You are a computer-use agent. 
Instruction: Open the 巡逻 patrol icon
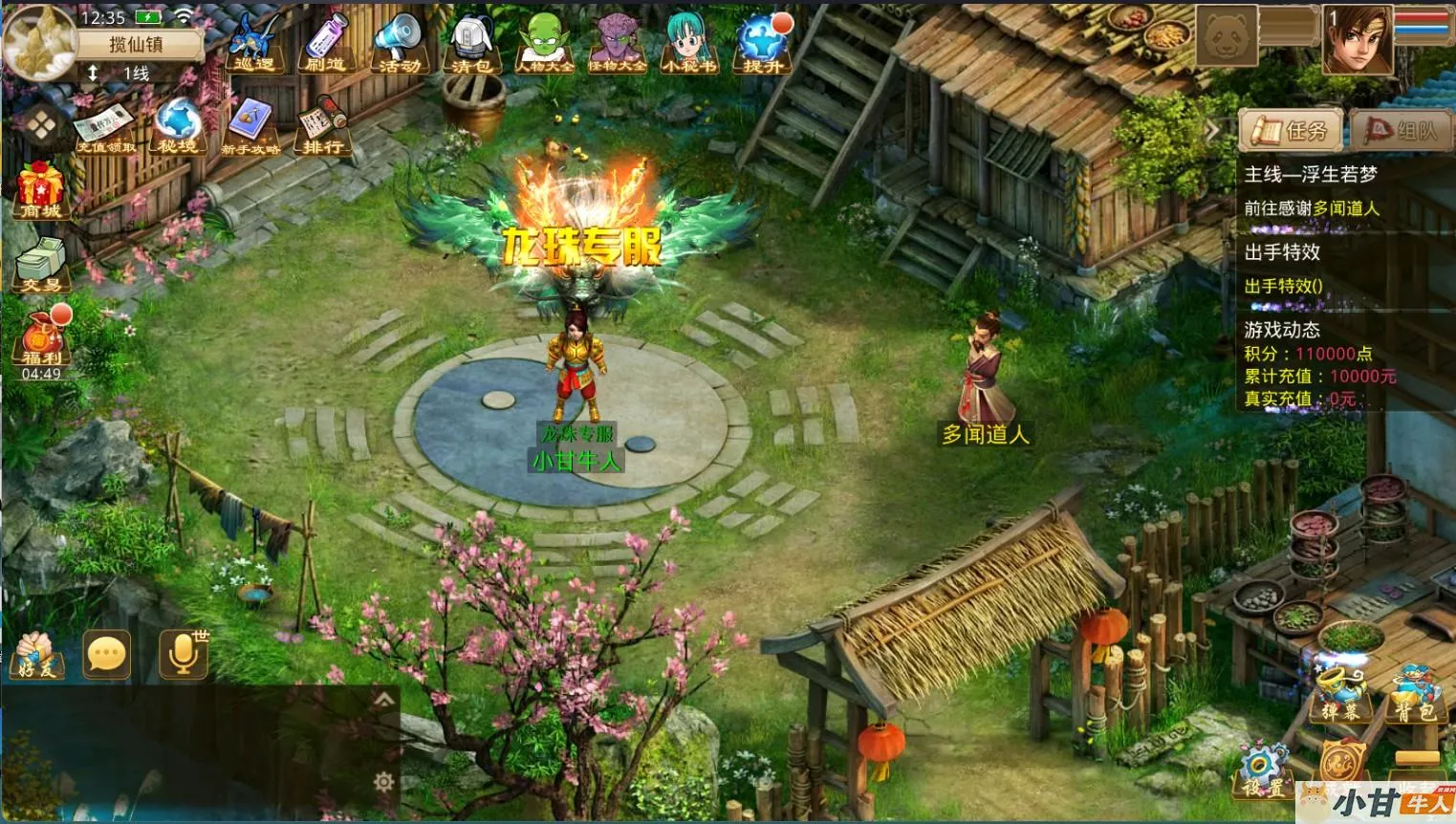point(253,44)
